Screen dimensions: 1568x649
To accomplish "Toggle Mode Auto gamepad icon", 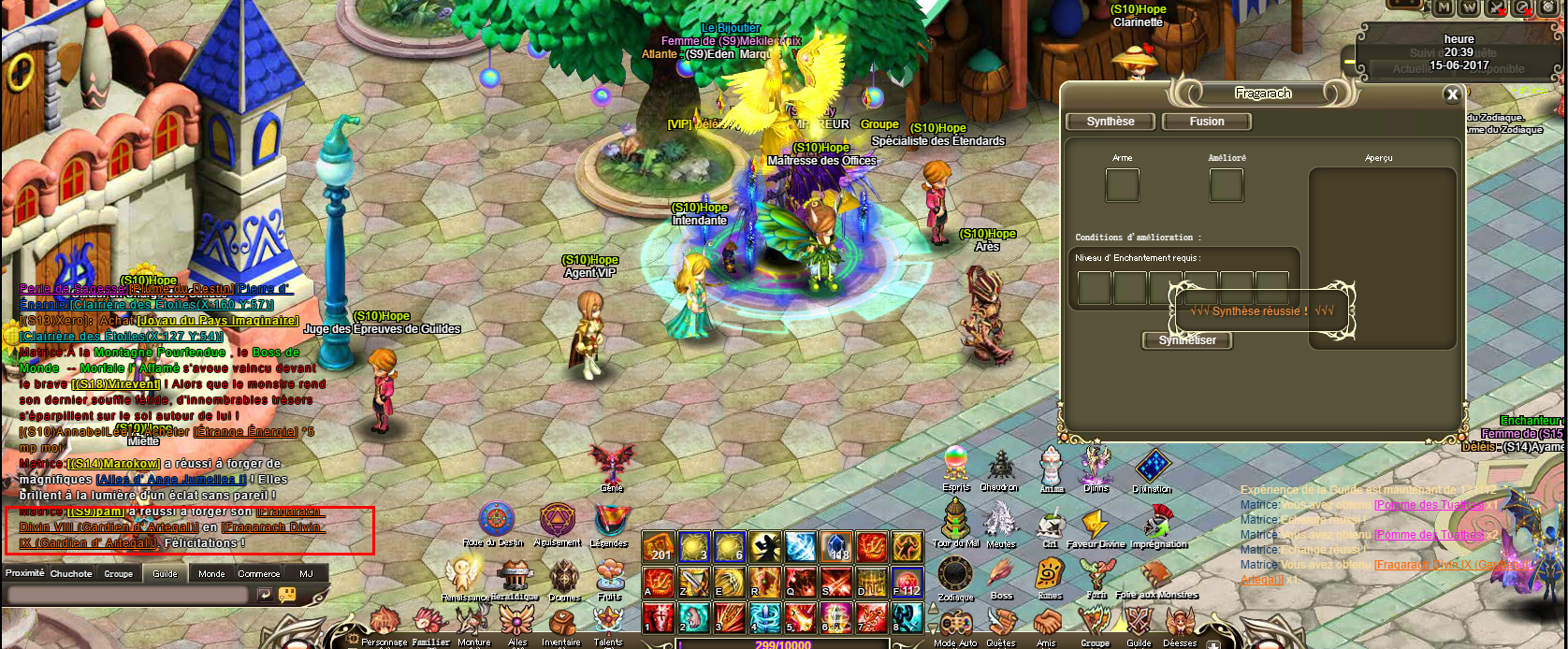I will point(955,624).
